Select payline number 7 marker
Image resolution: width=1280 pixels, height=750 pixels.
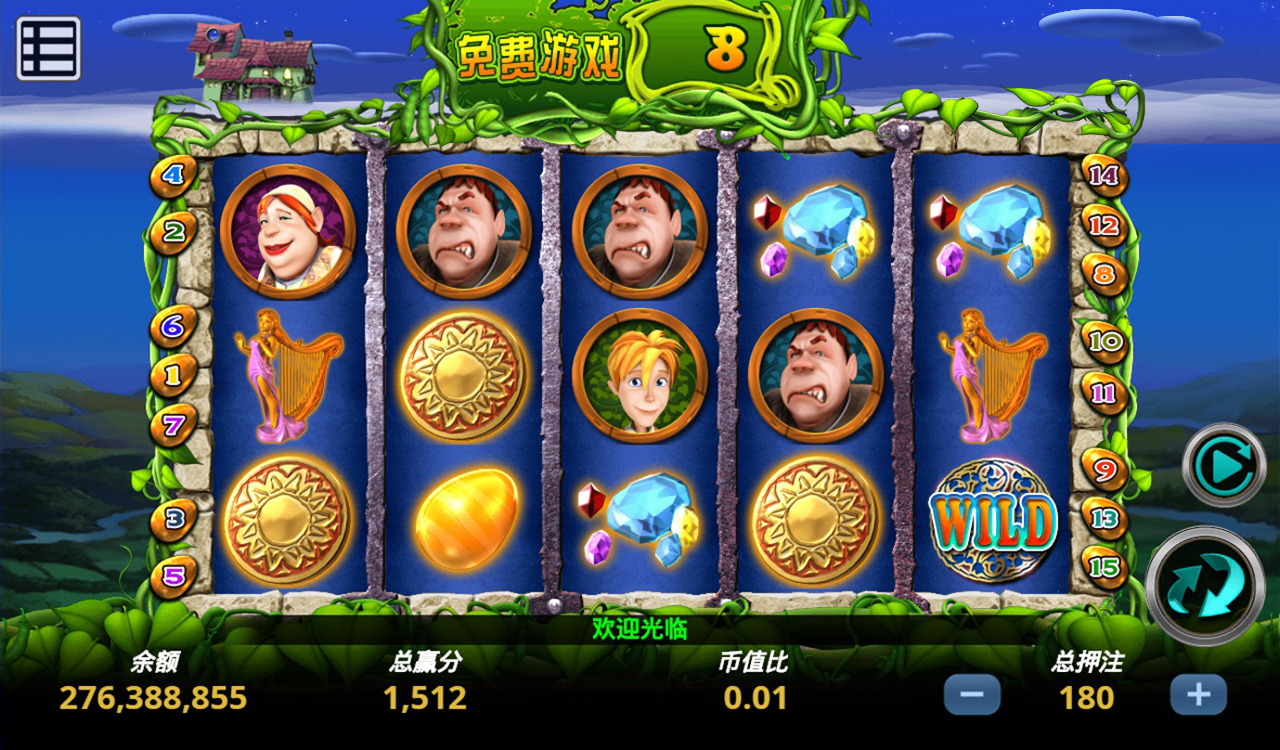[174, 425]
